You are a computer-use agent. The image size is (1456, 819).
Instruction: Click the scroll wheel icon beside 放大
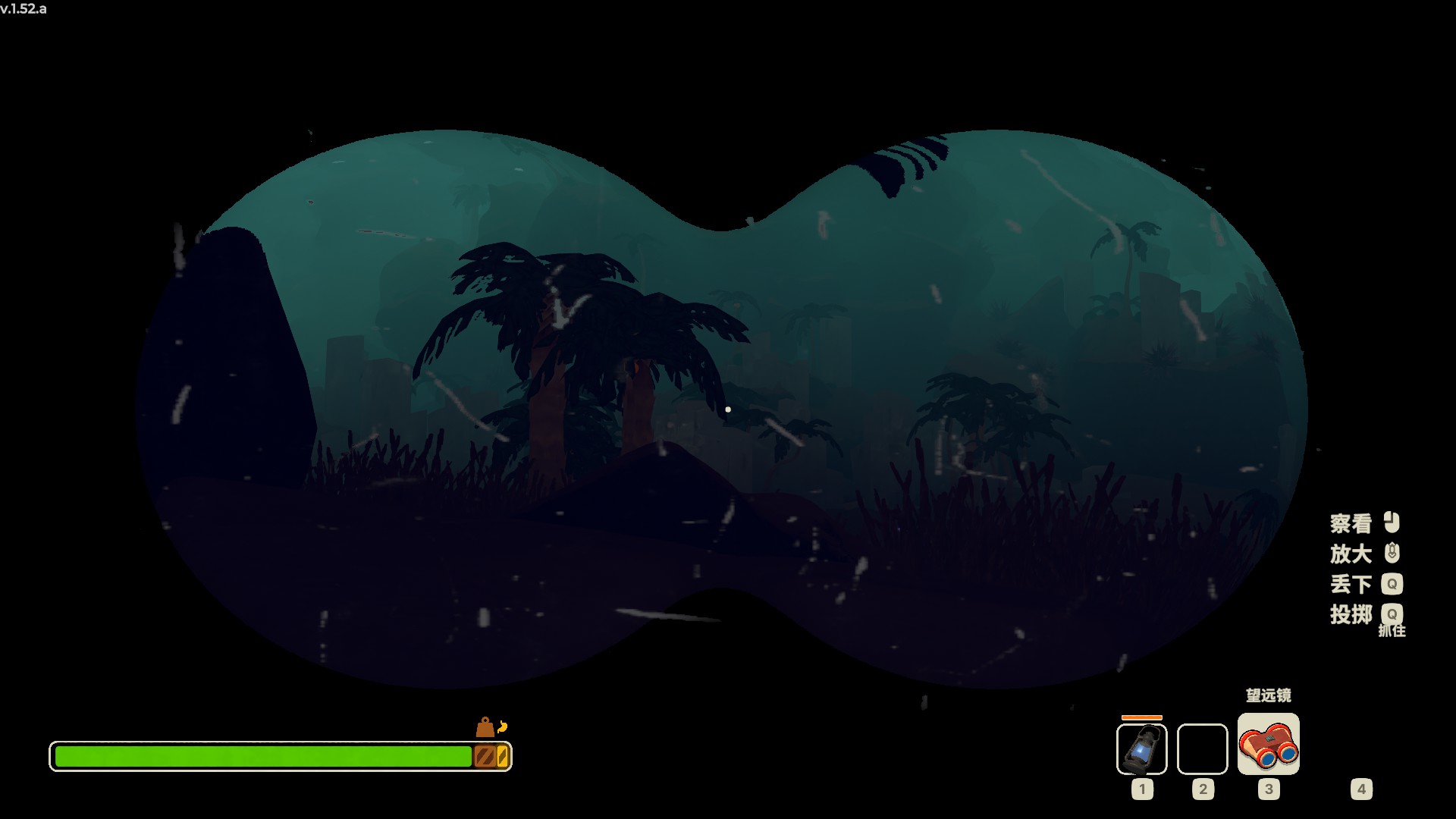(1392, 554)
